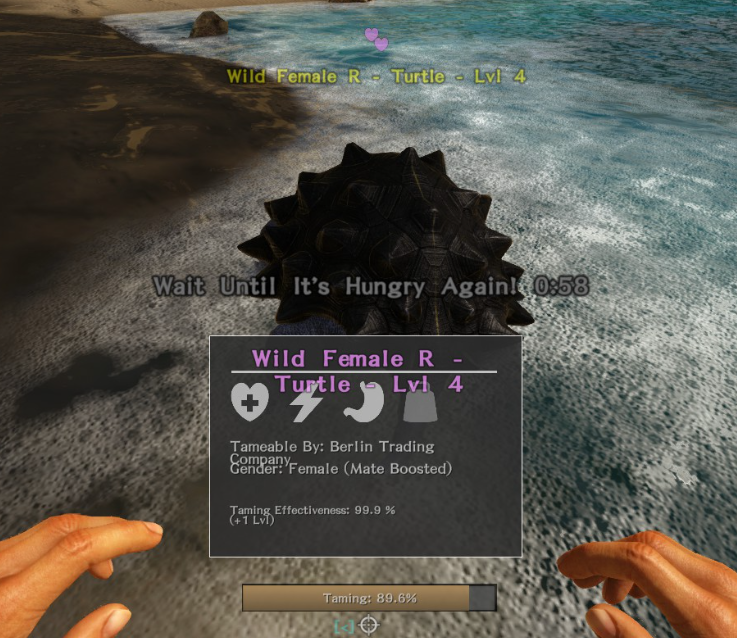Click the health heart icon
737x638 pixels.
click(x=250, y=402)
